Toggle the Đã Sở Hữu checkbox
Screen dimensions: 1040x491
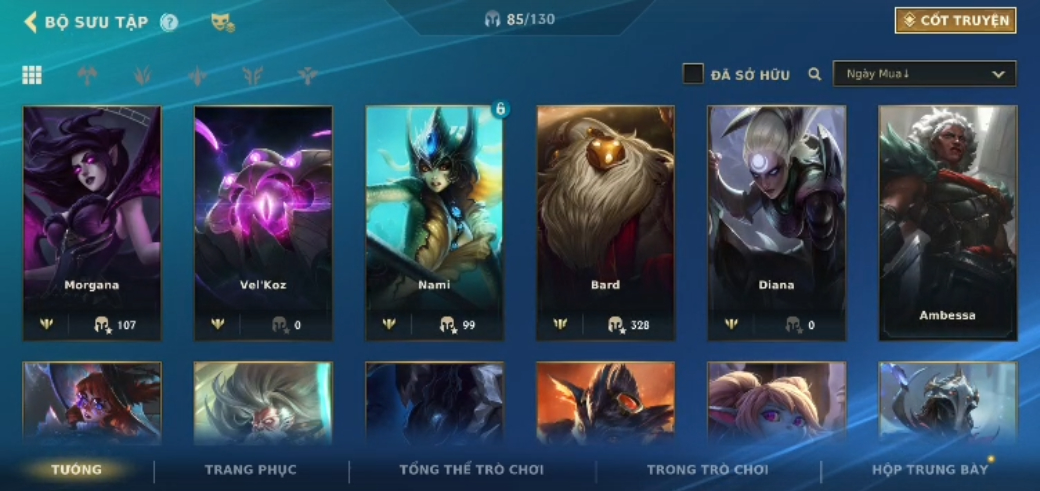pyautogui.click(x=693, y=74)
